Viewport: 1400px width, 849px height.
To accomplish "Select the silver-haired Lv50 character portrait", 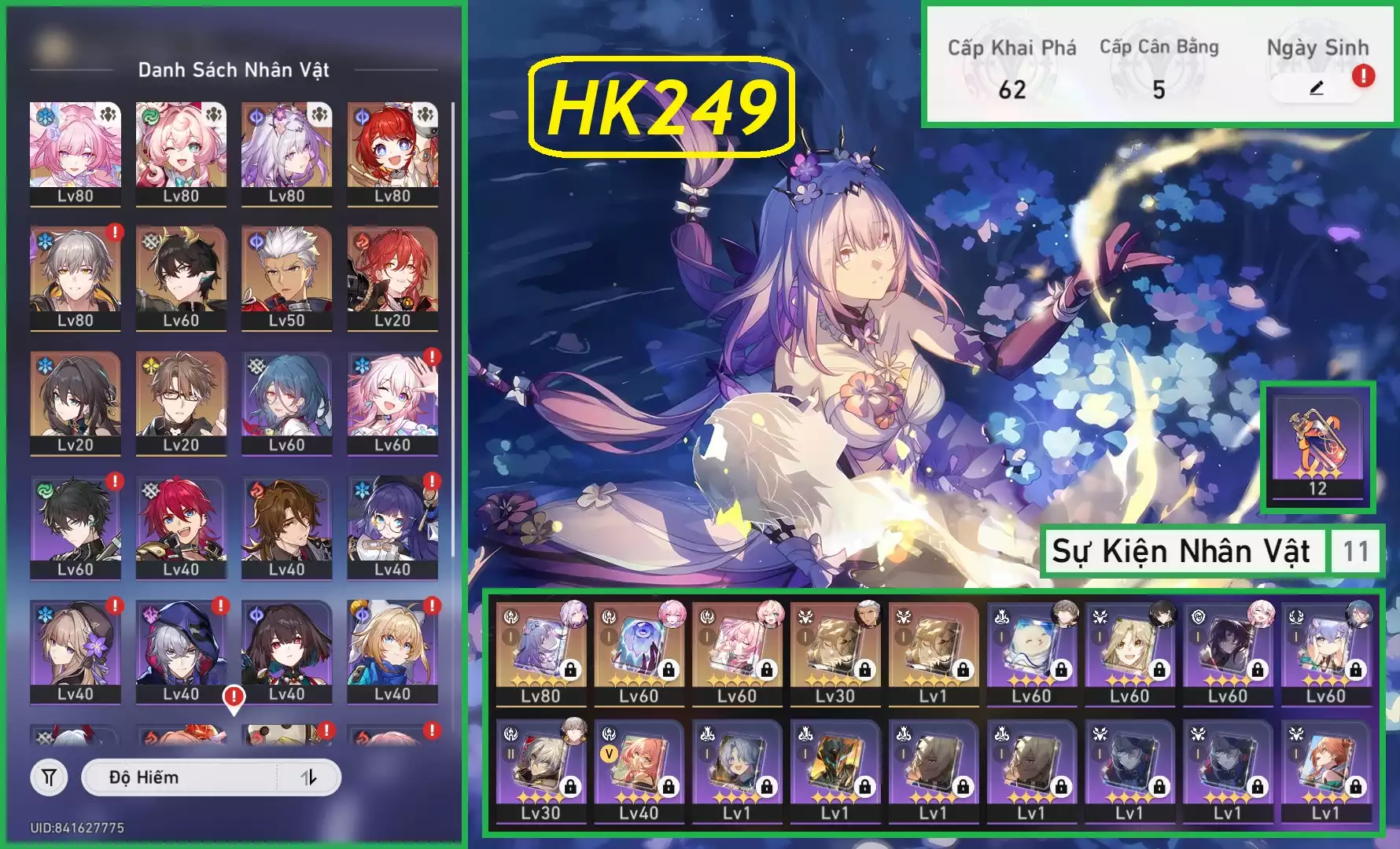I will [286, 277].
